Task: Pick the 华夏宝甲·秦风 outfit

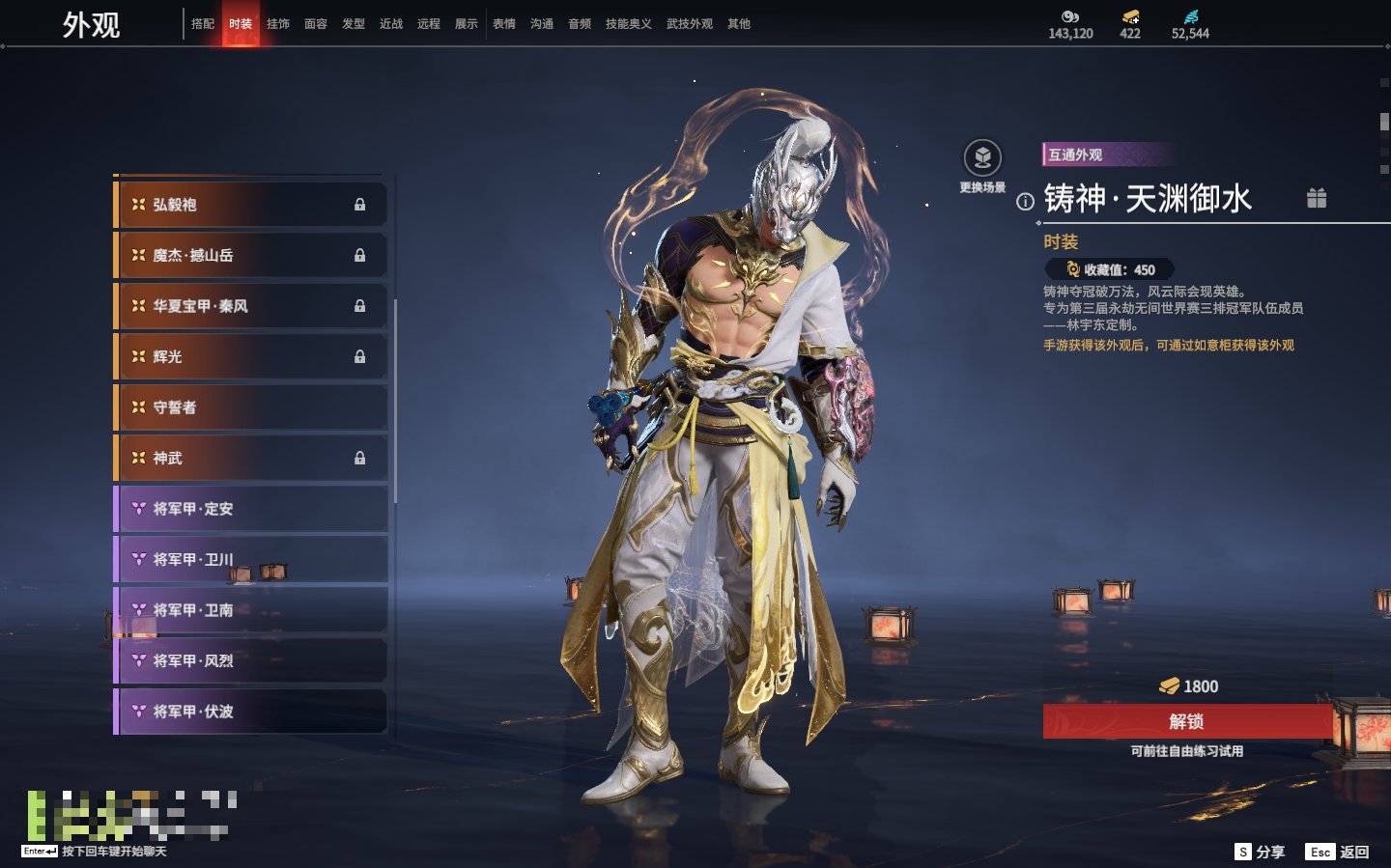Action: (x=251, y=306)
